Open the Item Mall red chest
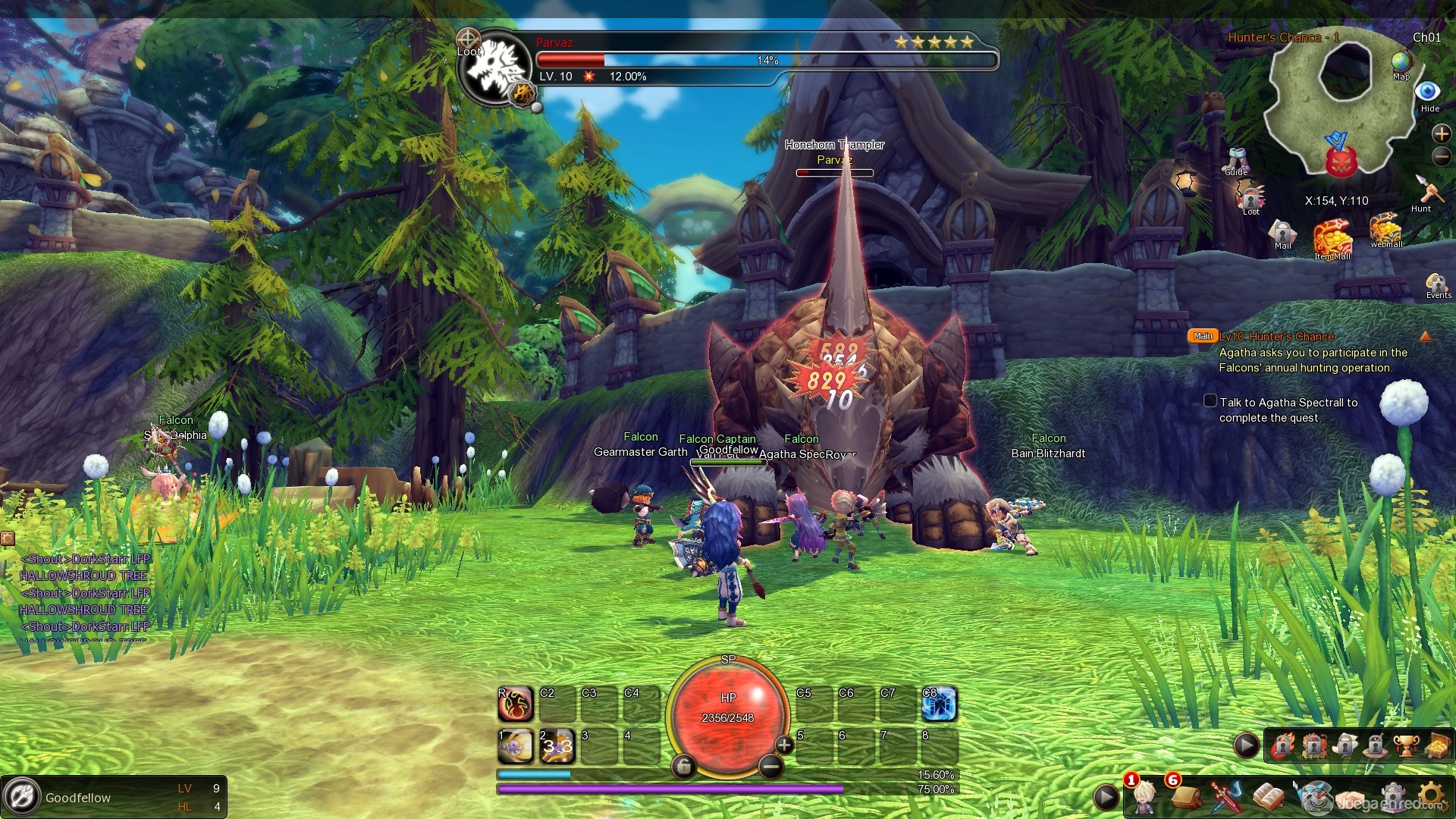Screen dimensions: 1456x819 point(1332,237)
